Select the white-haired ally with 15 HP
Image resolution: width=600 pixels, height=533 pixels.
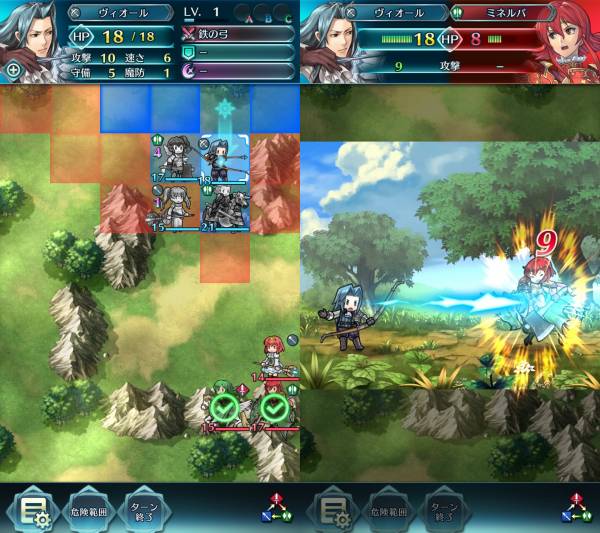pyautogui.click(x=174, y=208)
